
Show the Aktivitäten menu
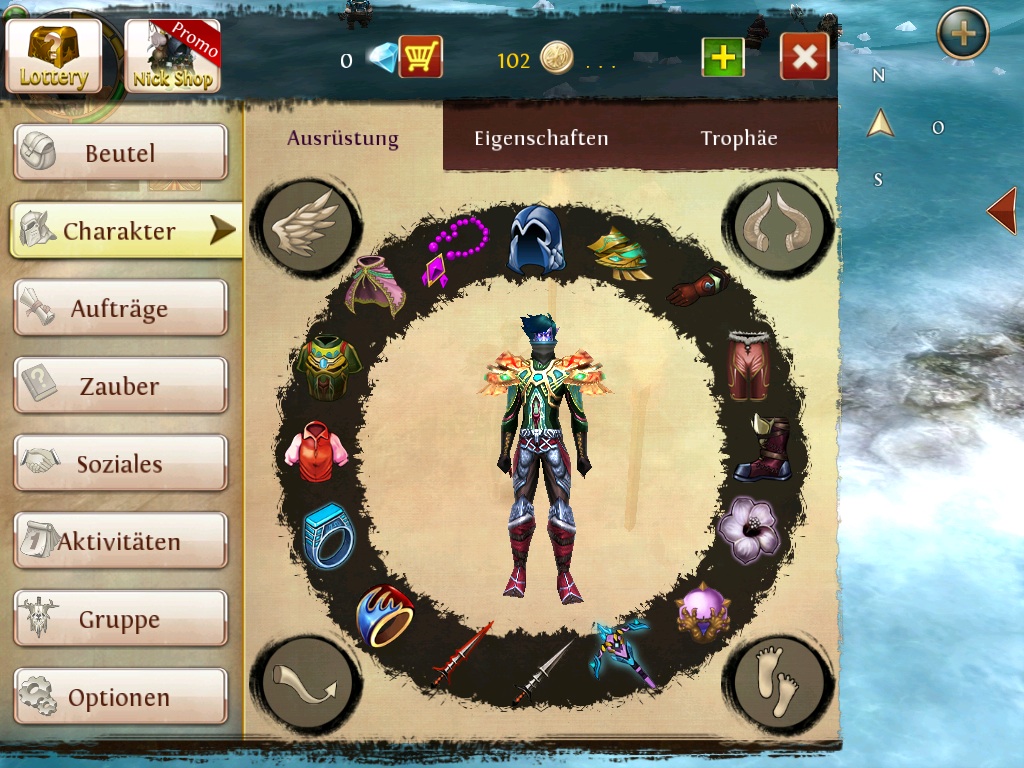pyautogui.click(x=120, y=542)
